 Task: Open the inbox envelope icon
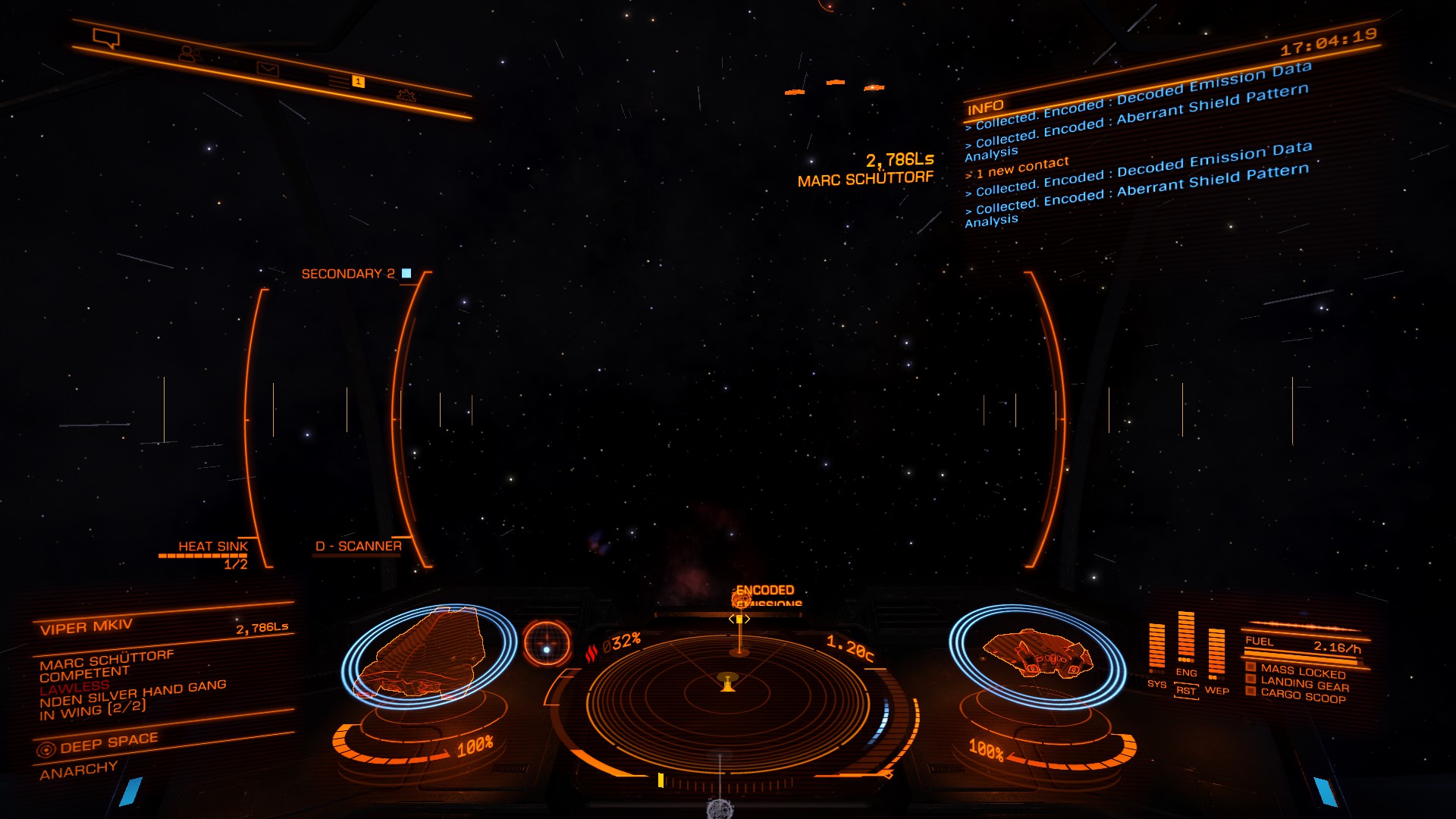268,70
